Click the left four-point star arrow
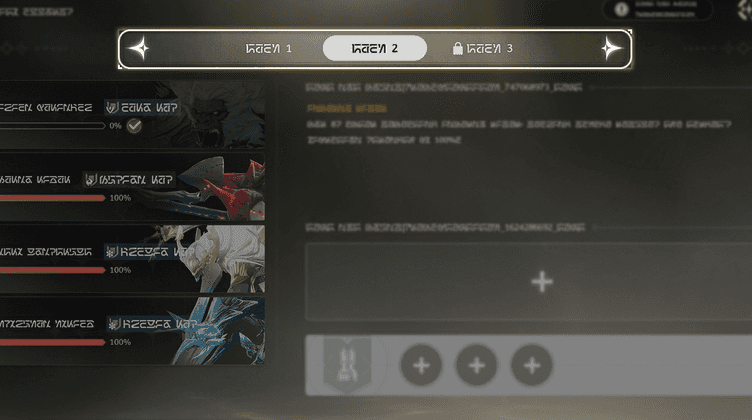 [141, 48]
